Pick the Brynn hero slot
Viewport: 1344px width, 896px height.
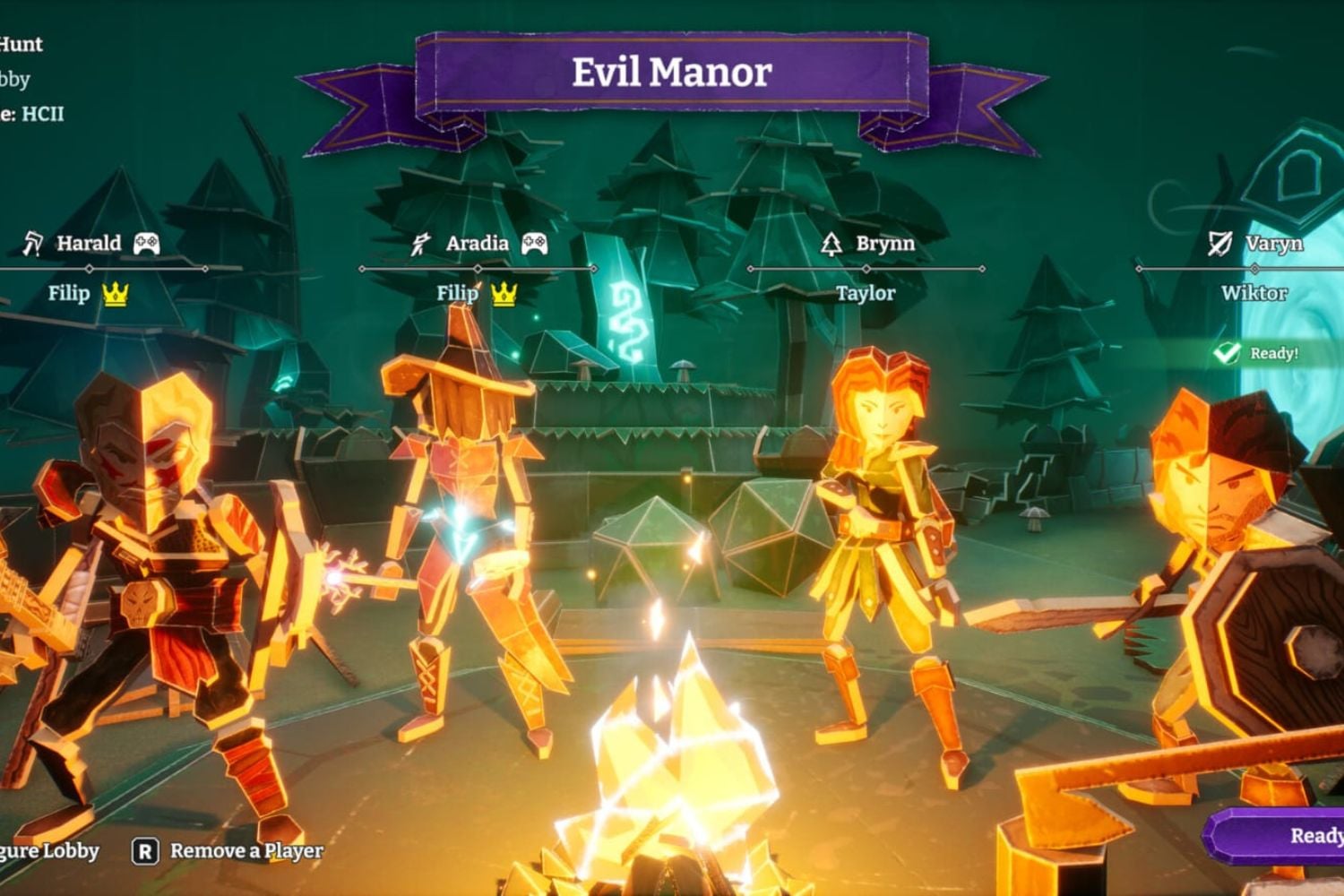(x=884, y=244)
